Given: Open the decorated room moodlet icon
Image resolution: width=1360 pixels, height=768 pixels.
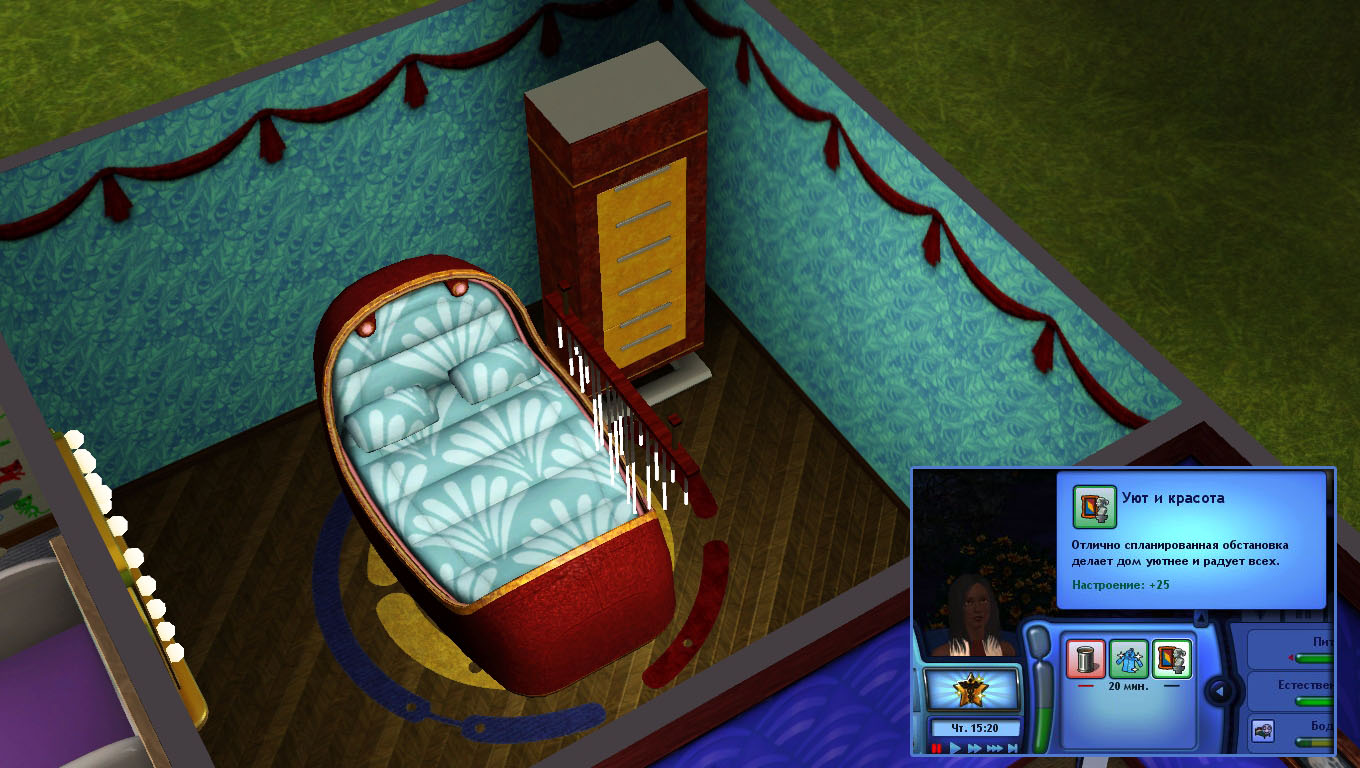Looking at the screenshot, I should pos(1172,658).
